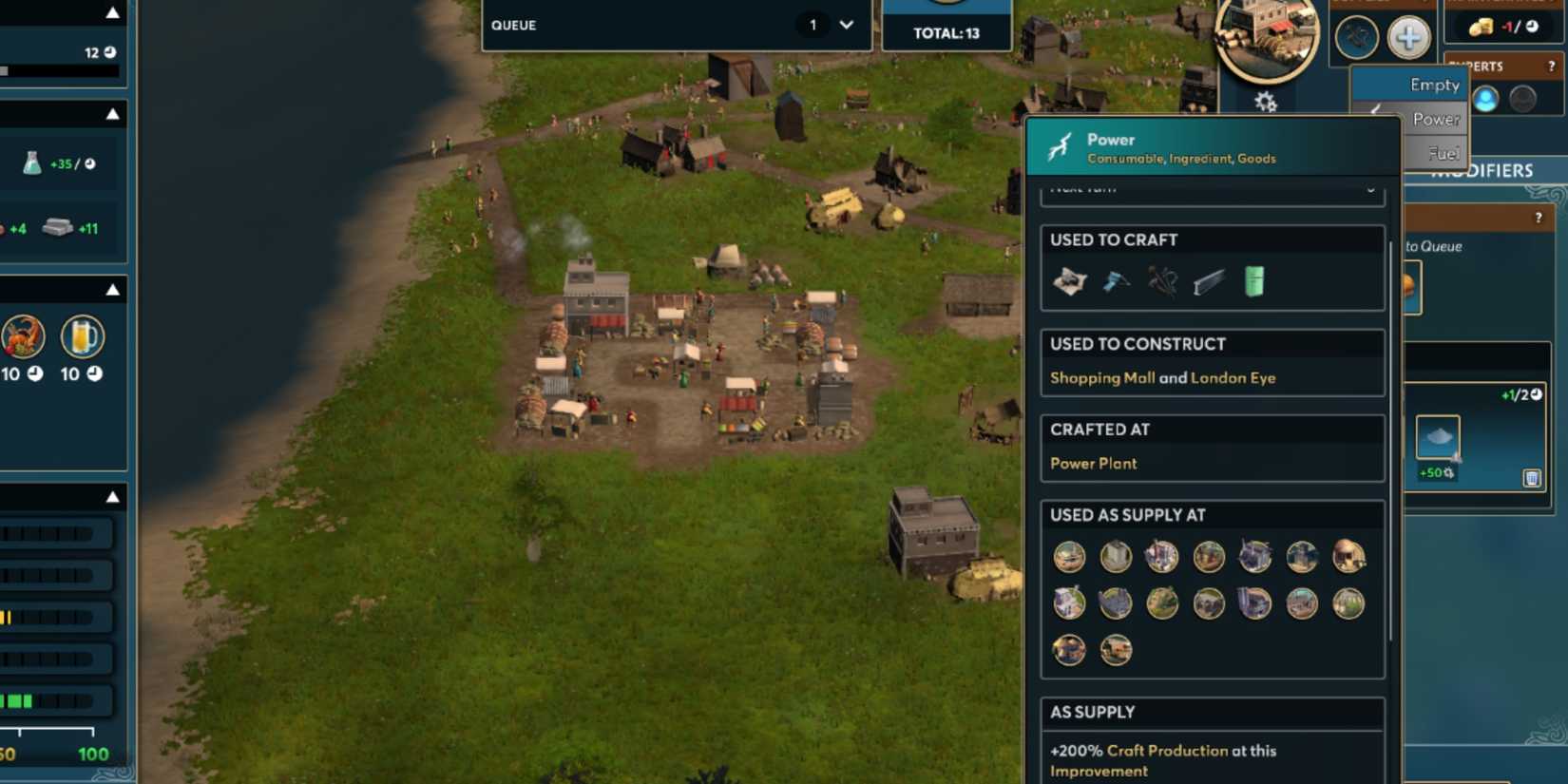Click the London Eye link in Used to Construct

[x=1233, y=377]
